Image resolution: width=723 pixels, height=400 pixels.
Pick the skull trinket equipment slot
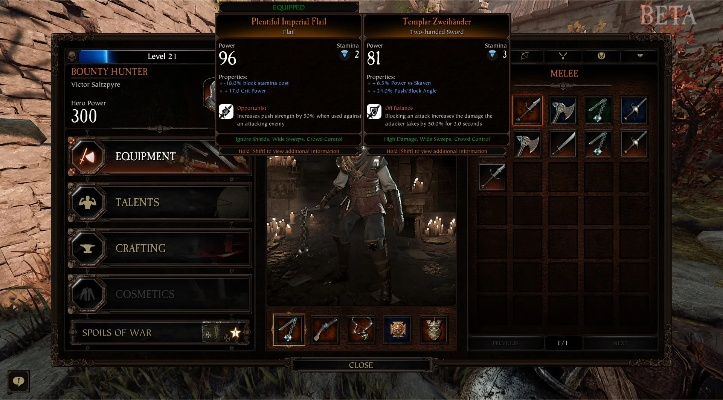[x=433, y=329]
